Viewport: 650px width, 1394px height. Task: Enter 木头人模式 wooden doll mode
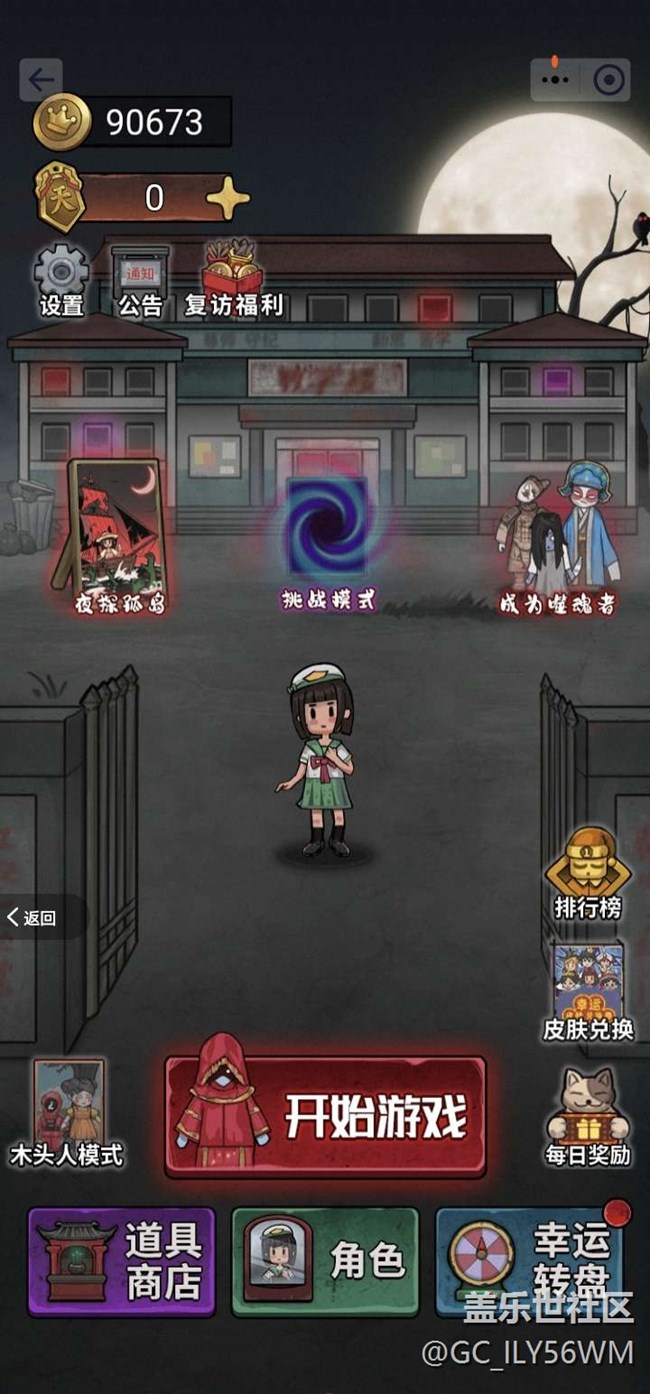click(x=68, y=1110)
